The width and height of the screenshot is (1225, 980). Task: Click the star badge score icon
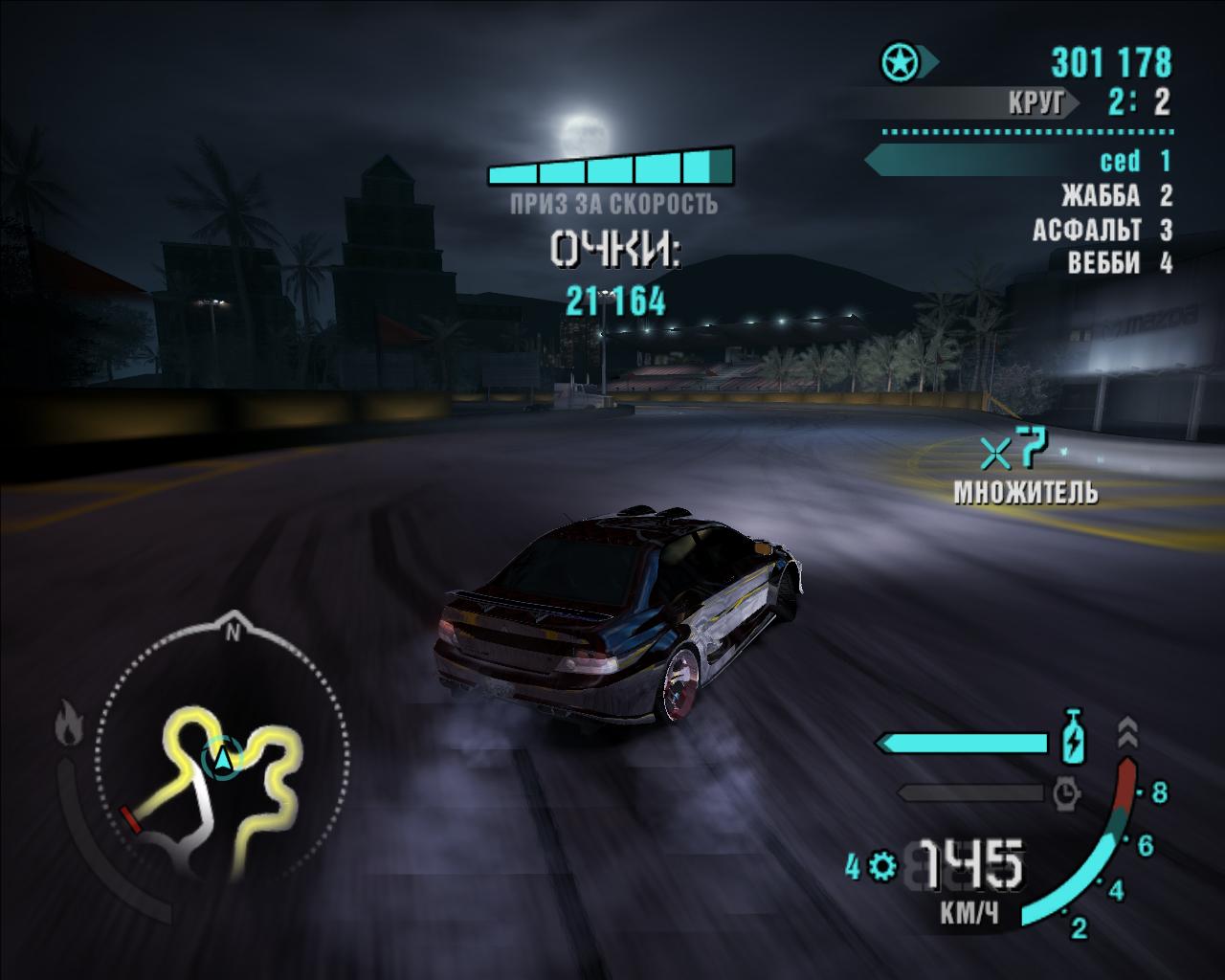coord(901,63)
